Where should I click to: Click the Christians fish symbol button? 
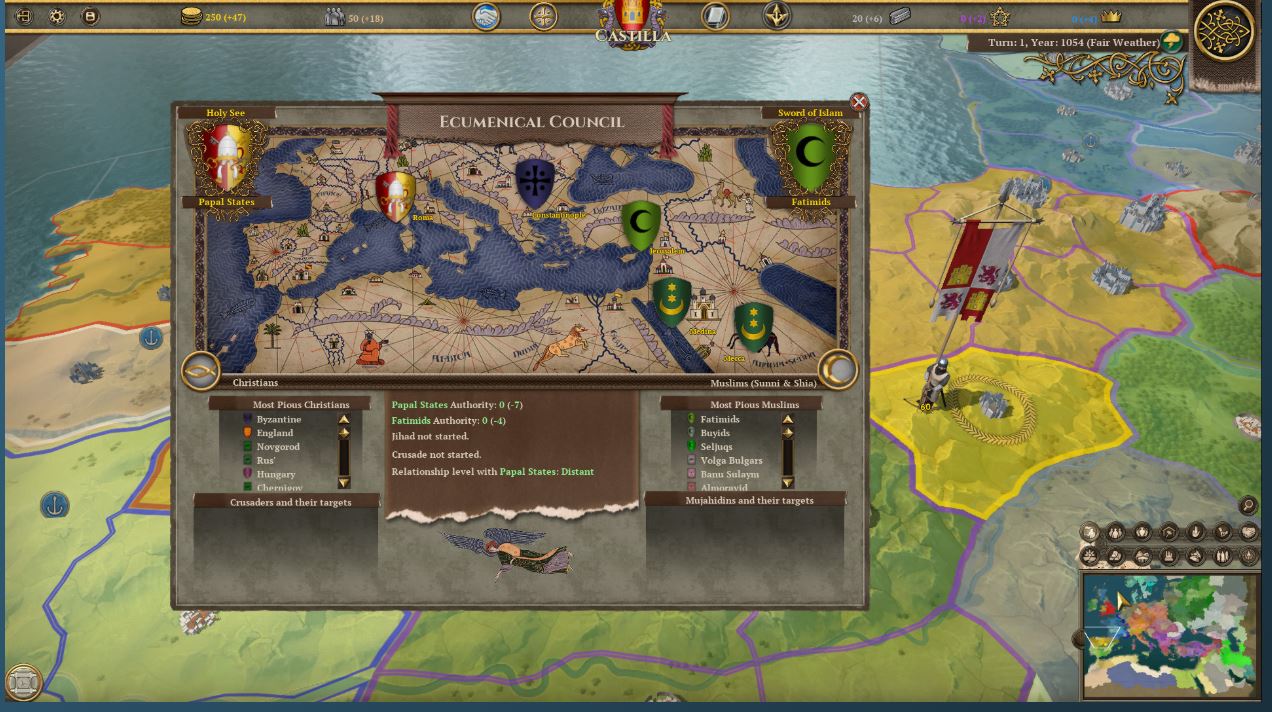pyautogui.click(x=200, y=371)
